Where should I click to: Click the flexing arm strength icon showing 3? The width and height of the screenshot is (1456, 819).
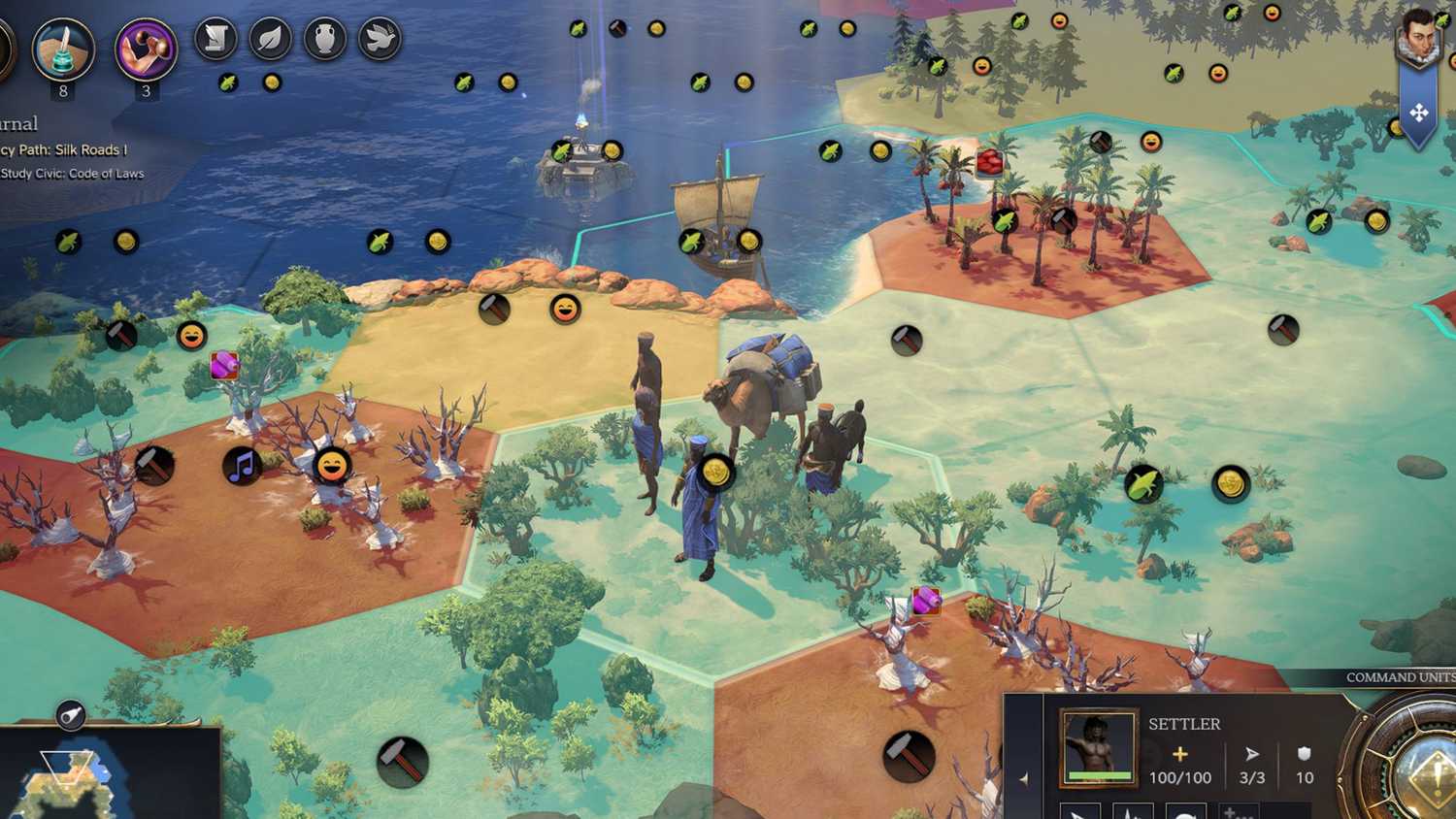pyautogui.click(x=146, y=44)
